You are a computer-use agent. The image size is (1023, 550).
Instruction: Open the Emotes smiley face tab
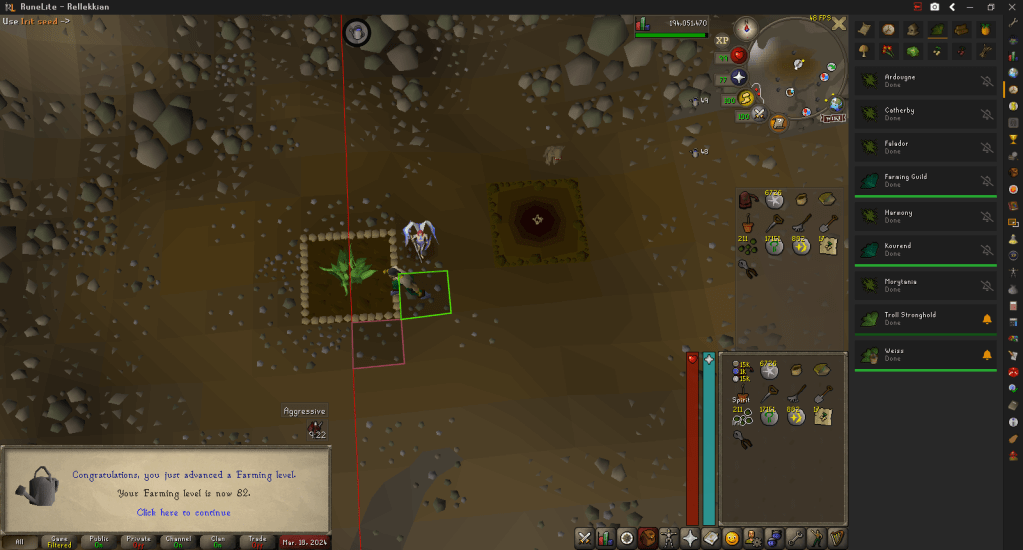[732, 538]
